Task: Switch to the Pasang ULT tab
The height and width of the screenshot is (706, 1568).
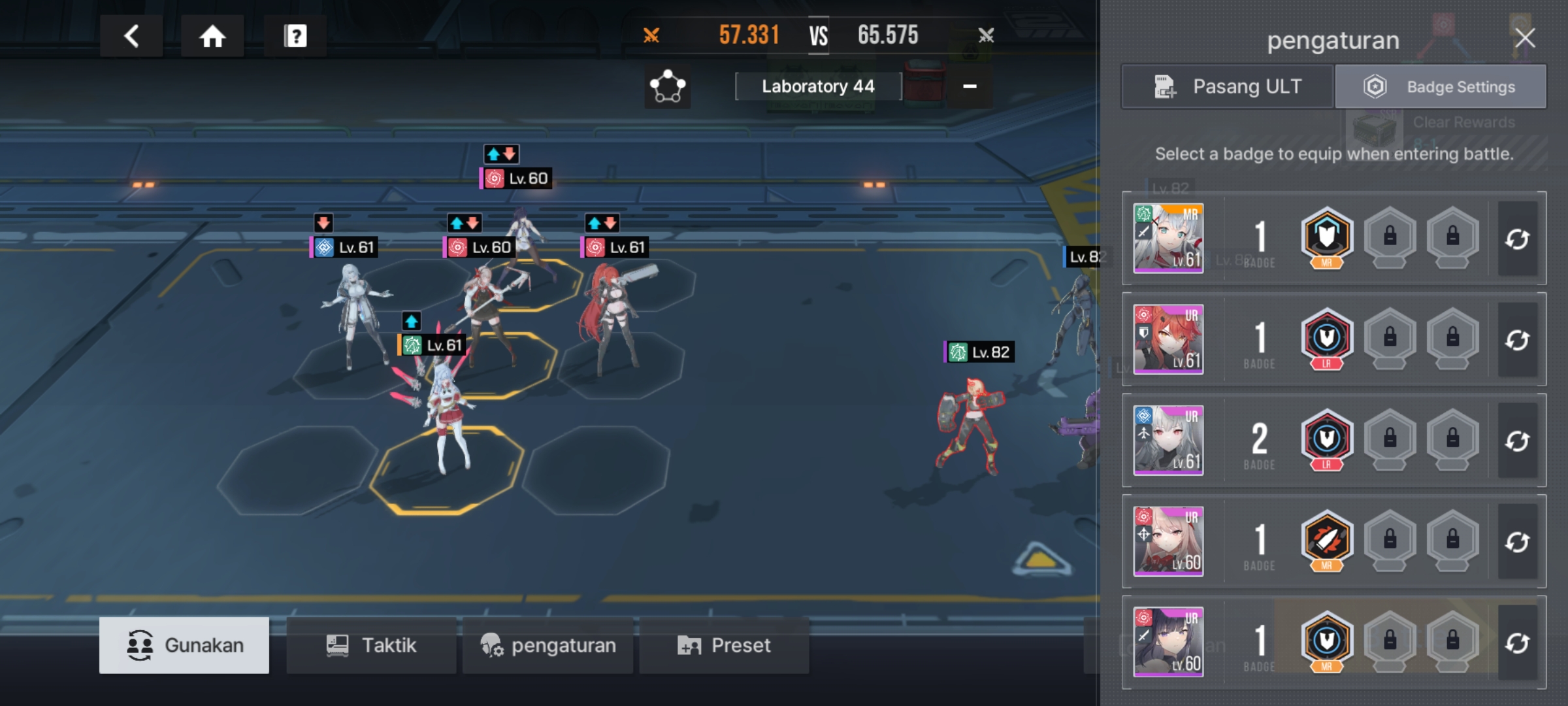Action: (1227, 86)
